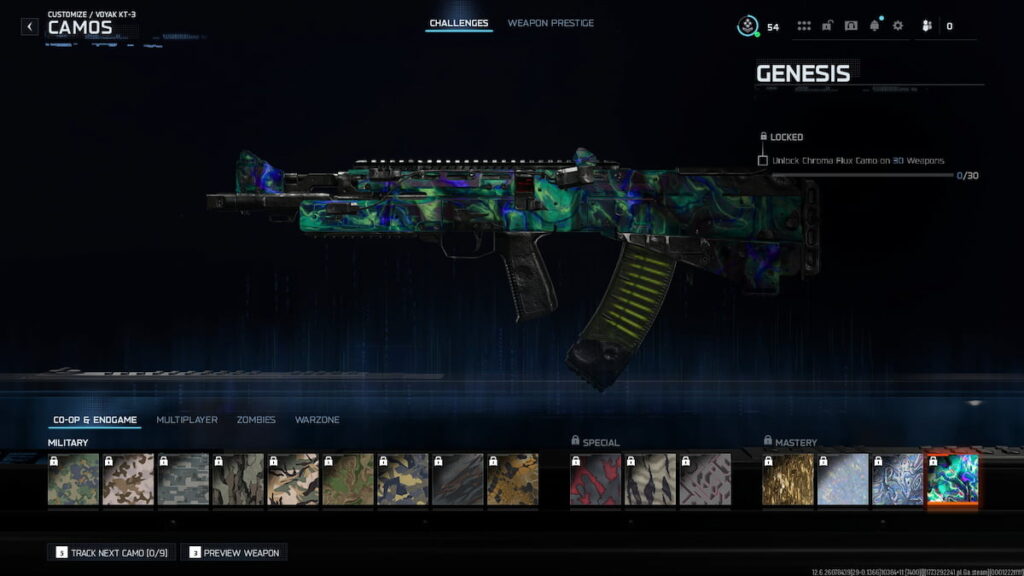
Task: Switch to the Zombies camo category
Action: click(256, 420)
